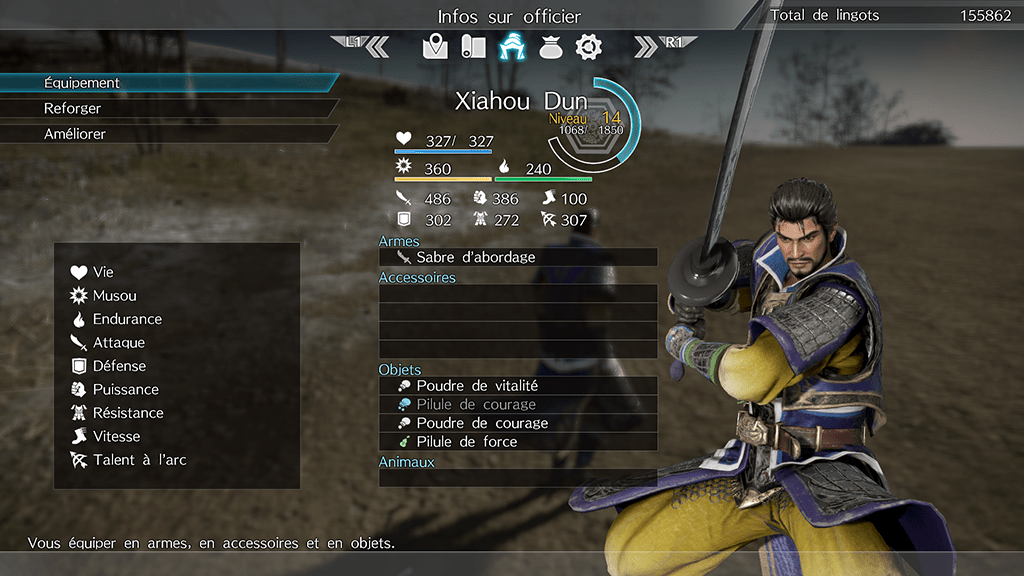Open the scroll tab icon
This screenshot has width=1024, height=576.
(473, 46)
